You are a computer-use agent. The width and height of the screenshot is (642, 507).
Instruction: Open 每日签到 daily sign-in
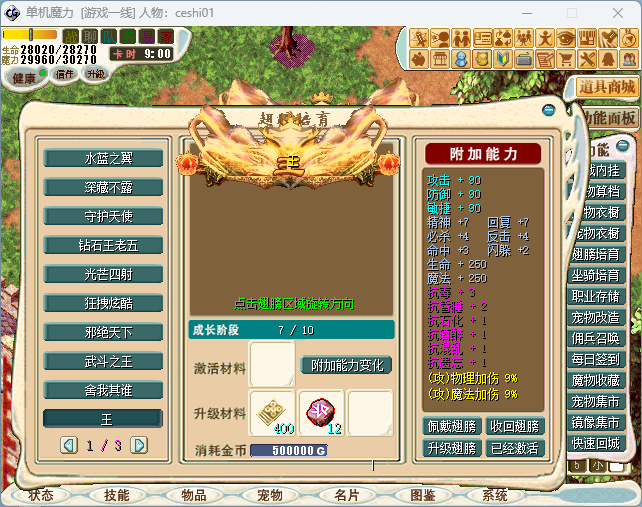[x=598, y=359]
